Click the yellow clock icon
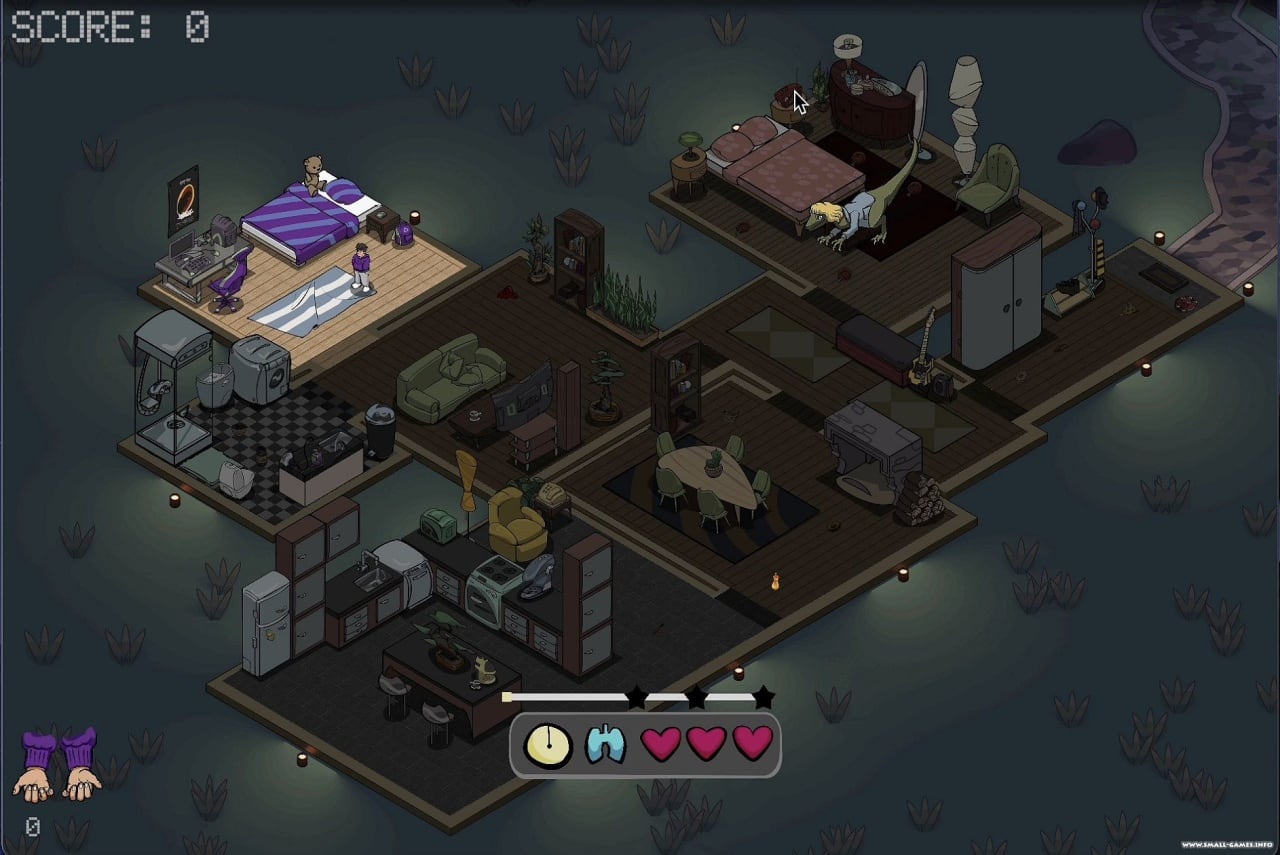Viewport: 1280px width, 855px height. pos(548,744)
